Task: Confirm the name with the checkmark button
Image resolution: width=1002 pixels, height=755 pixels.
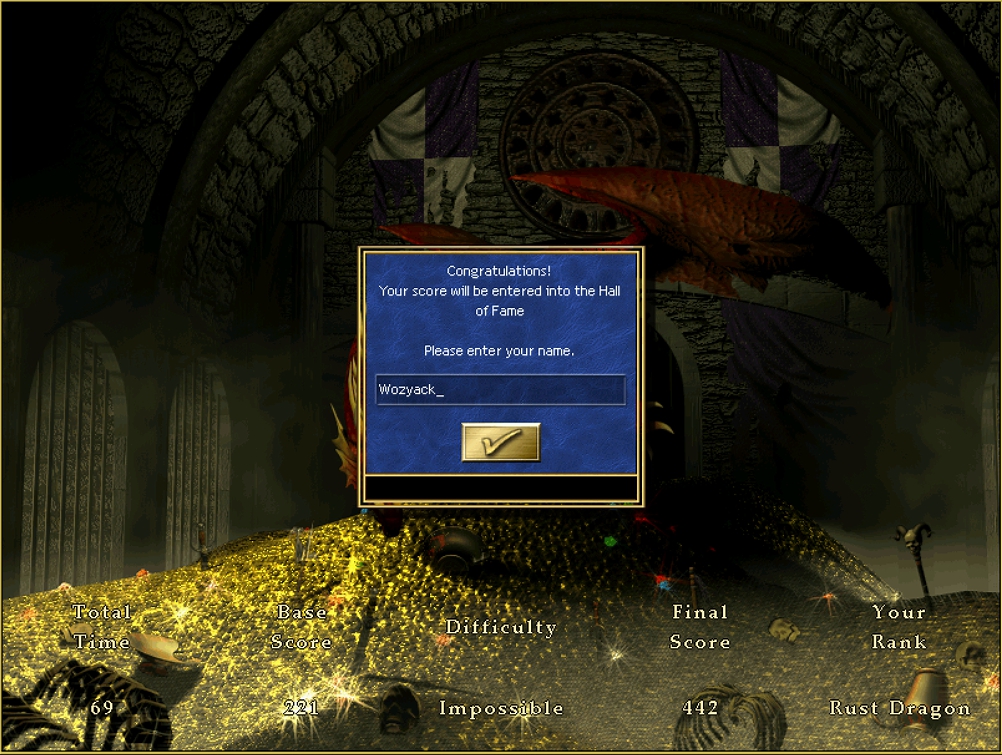Action: [x=500, y=442]
